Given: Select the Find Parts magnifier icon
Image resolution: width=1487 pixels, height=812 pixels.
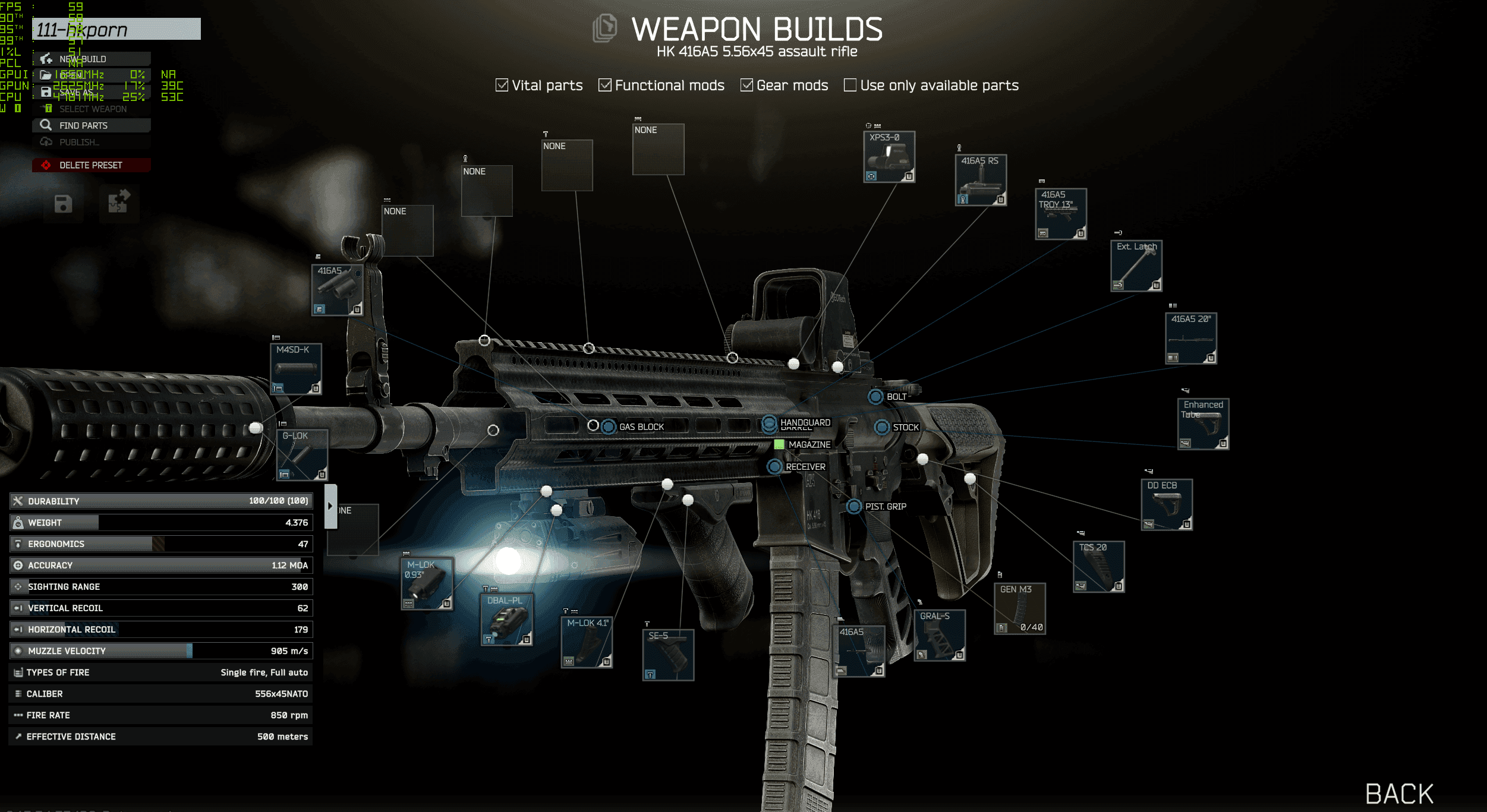Looking at the screenshot, I should pyautogui.click(x=46, y=125).
